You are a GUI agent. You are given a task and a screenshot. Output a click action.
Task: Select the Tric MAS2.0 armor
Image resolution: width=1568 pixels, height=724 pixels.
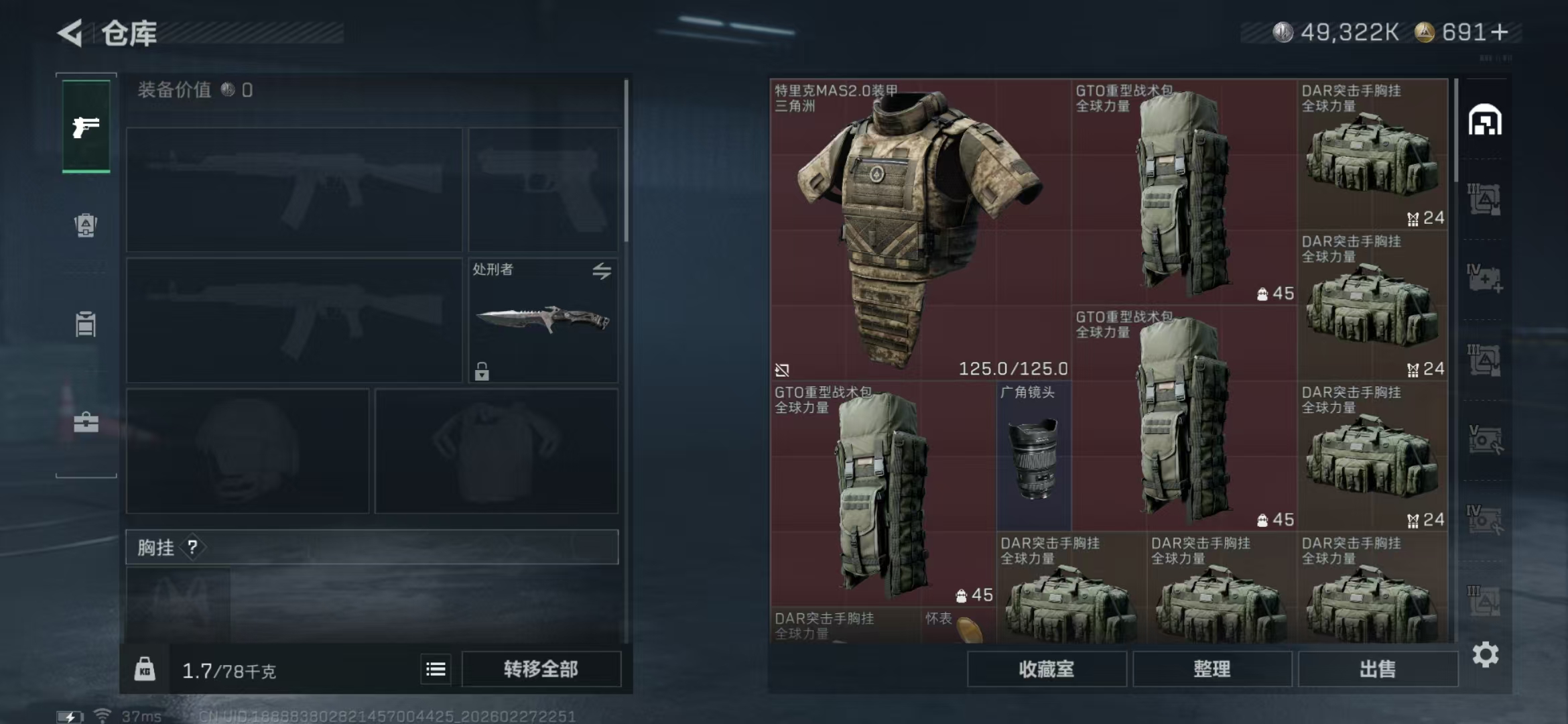click(x=919, y=229)
